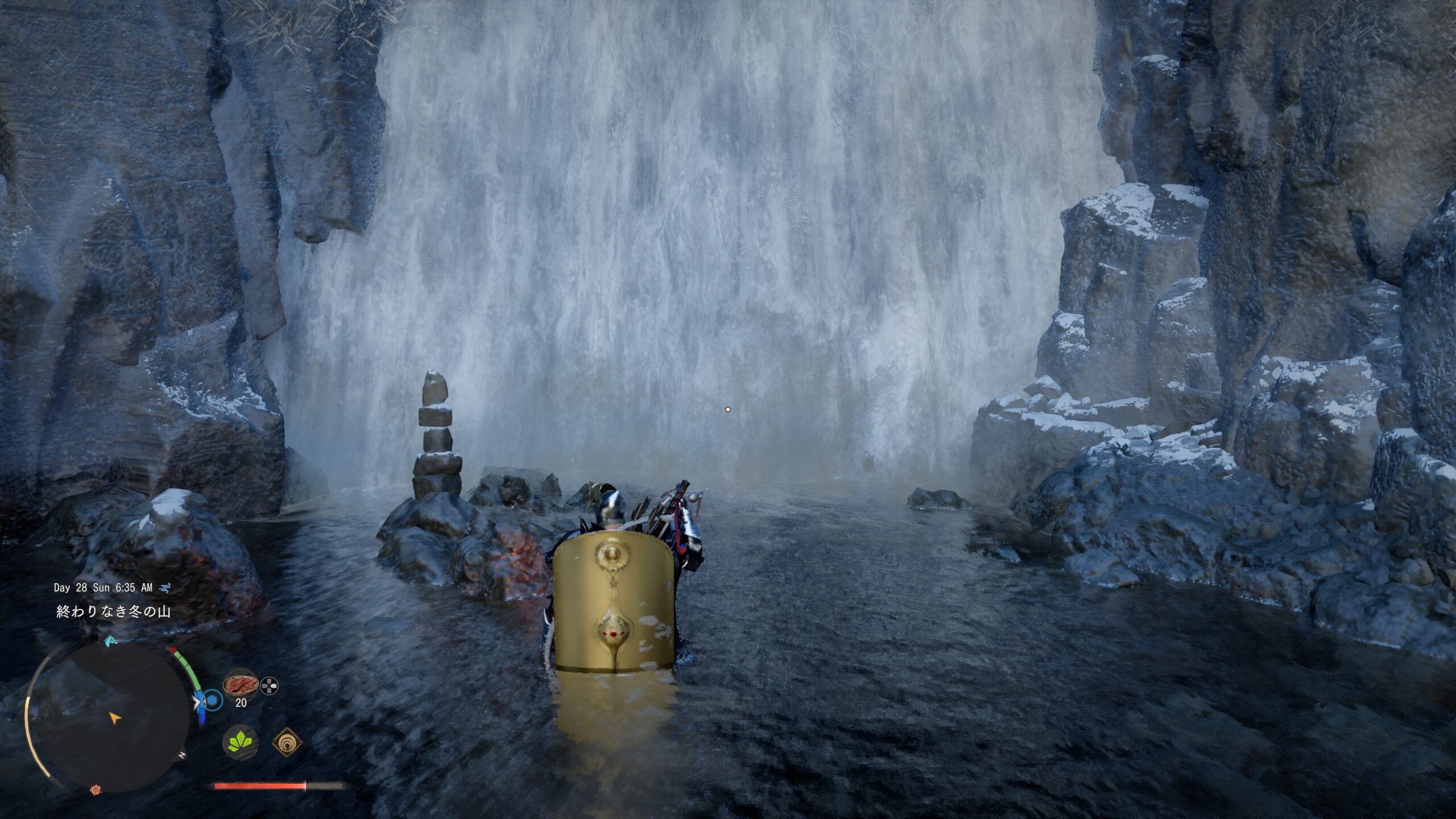Select the horse marker on minimap edge

click(x=111, y=640)
